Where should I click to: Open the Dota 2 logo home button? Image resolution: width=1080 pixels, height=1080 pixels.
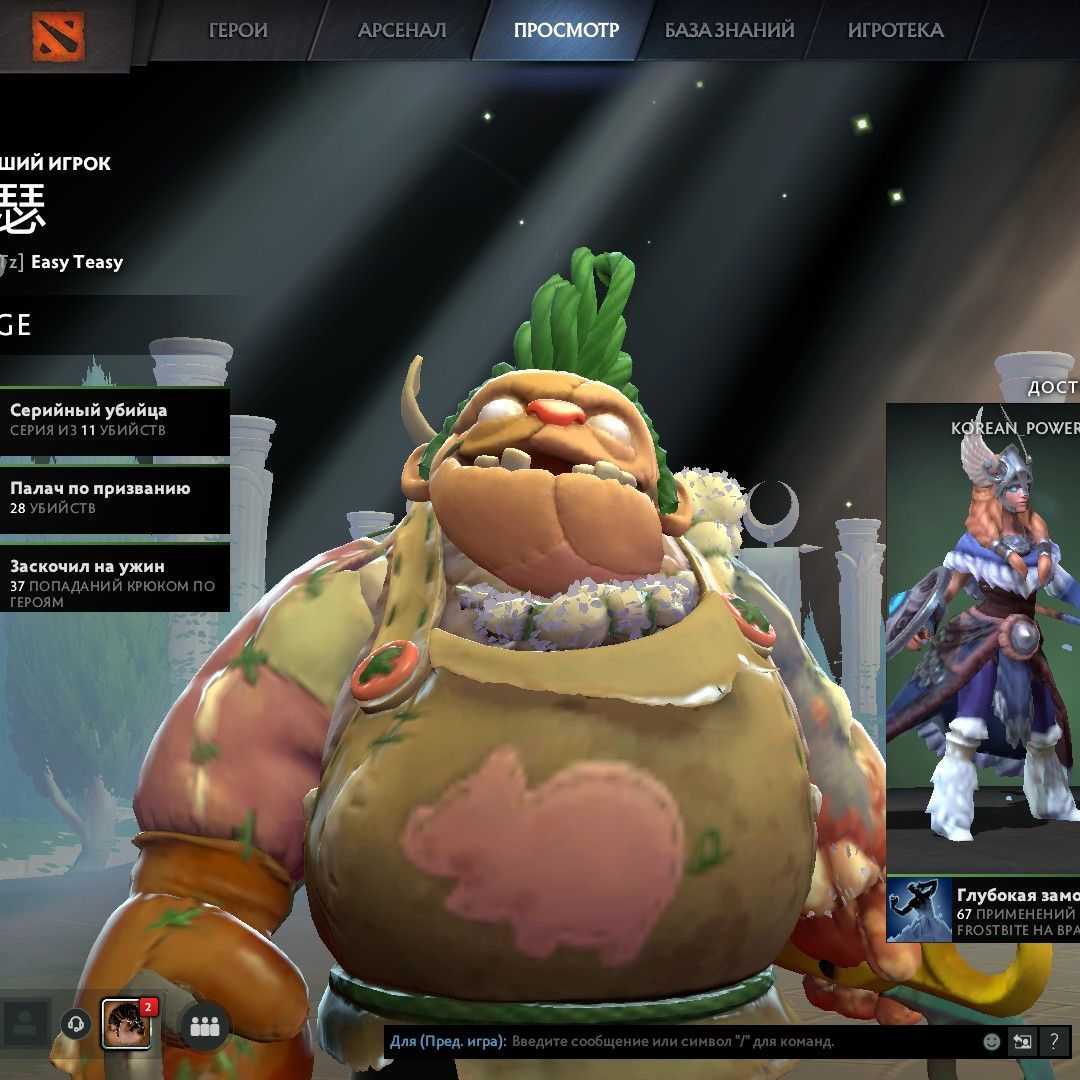coord(58,34)
